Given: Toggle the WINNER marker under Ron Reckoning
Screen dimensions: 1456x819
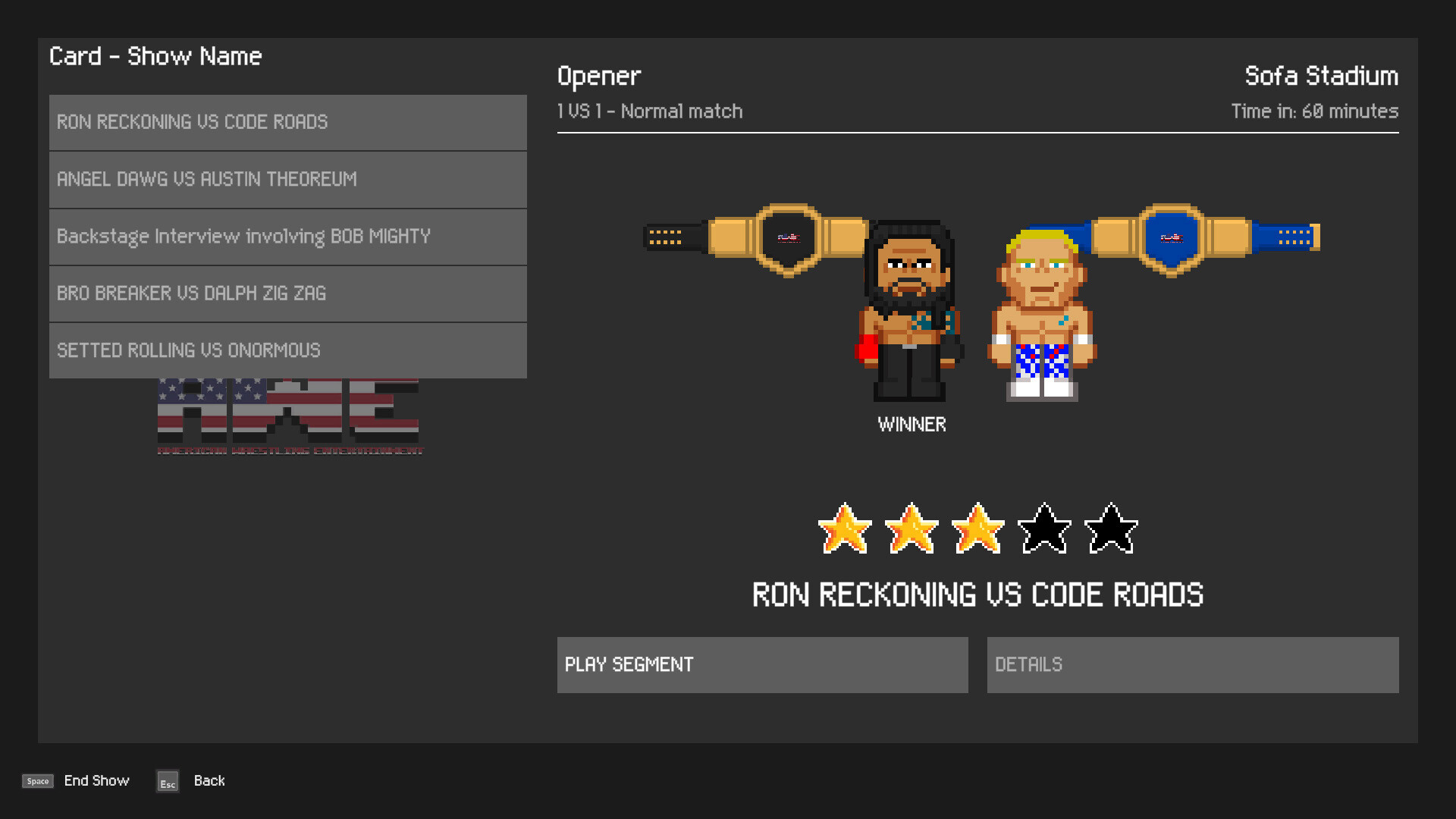Looking at the screenshot, I should [x=912, y=425].
